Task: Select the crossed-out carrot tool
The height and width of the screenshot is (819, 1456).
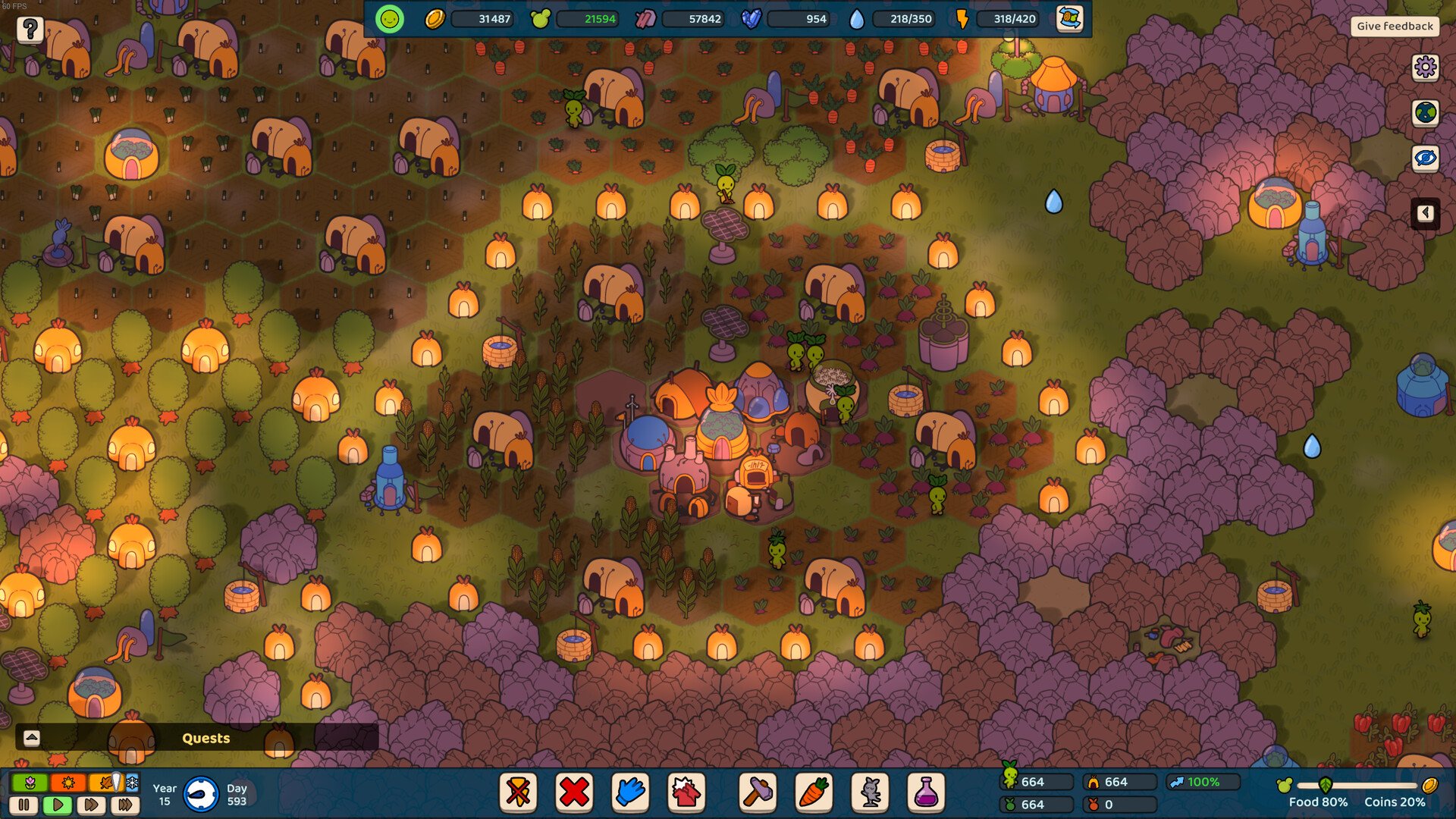Action: coord(519,792)
